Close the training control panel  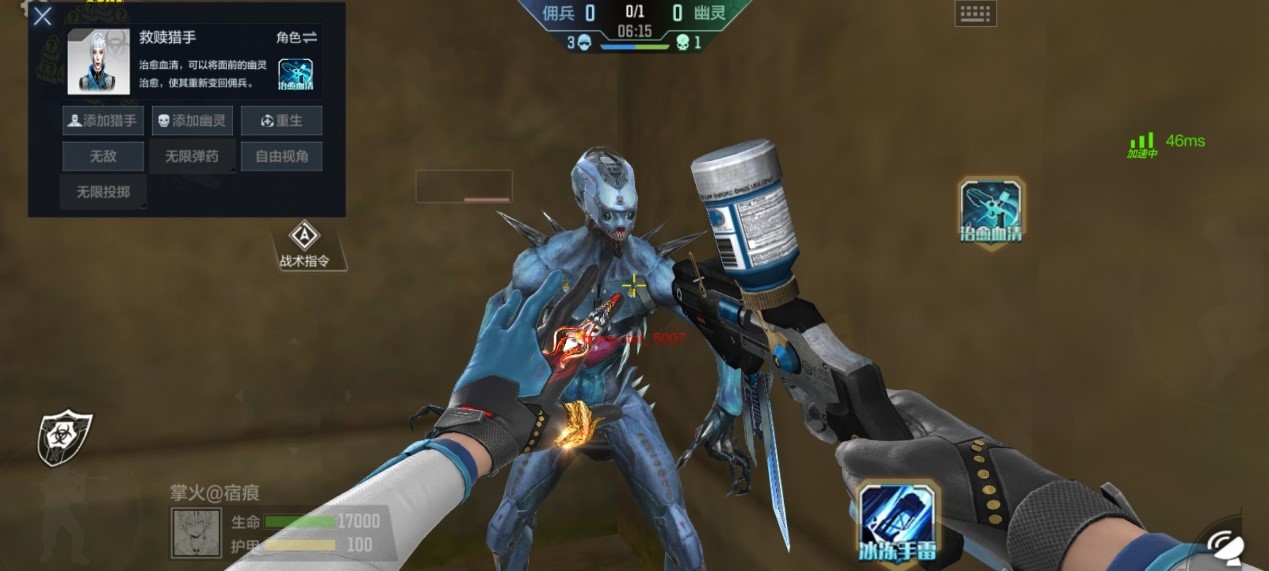tap(42, 17)
